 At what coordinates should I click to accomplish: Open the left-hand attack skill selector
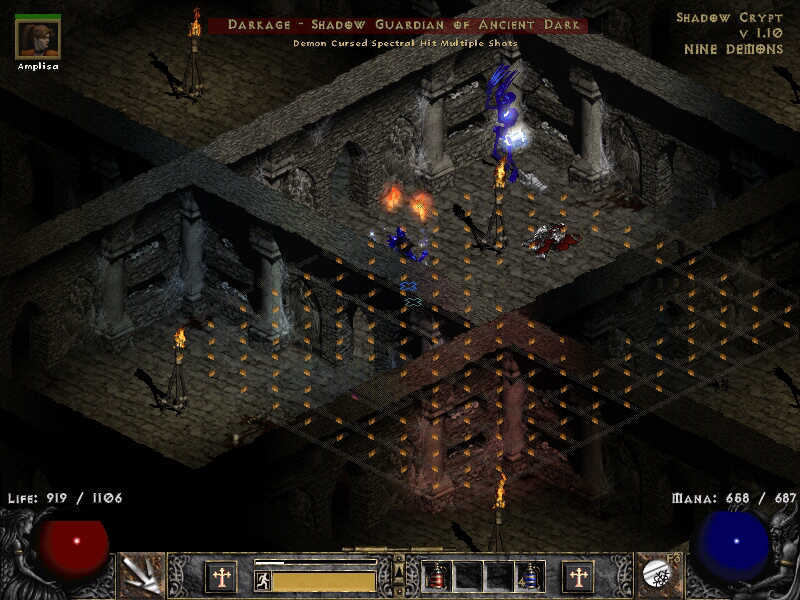pyautogui.click(x=141, y=575)
